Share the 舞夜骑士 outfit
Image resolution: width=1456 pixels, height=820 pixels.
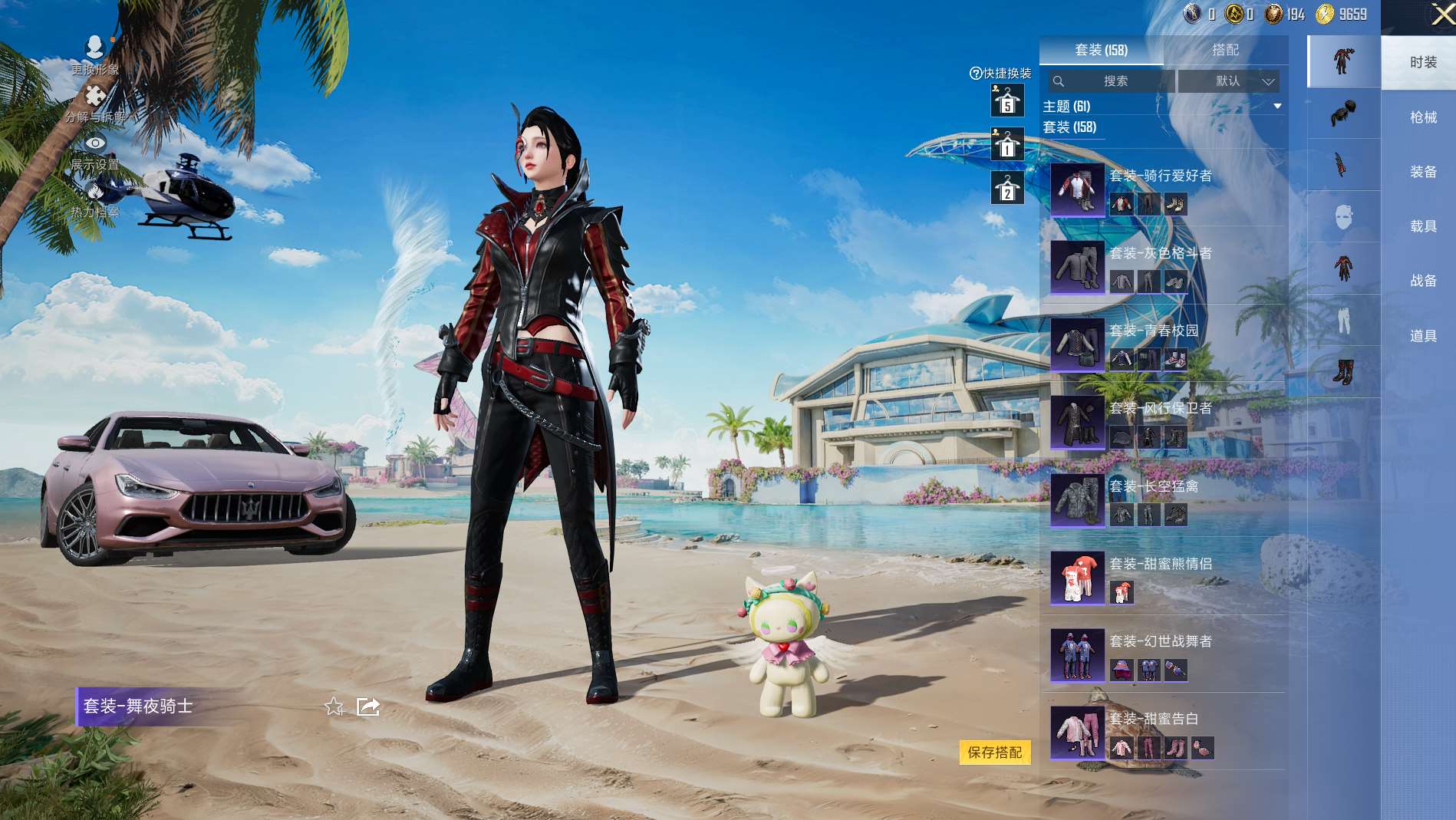(x=368, y=706)
